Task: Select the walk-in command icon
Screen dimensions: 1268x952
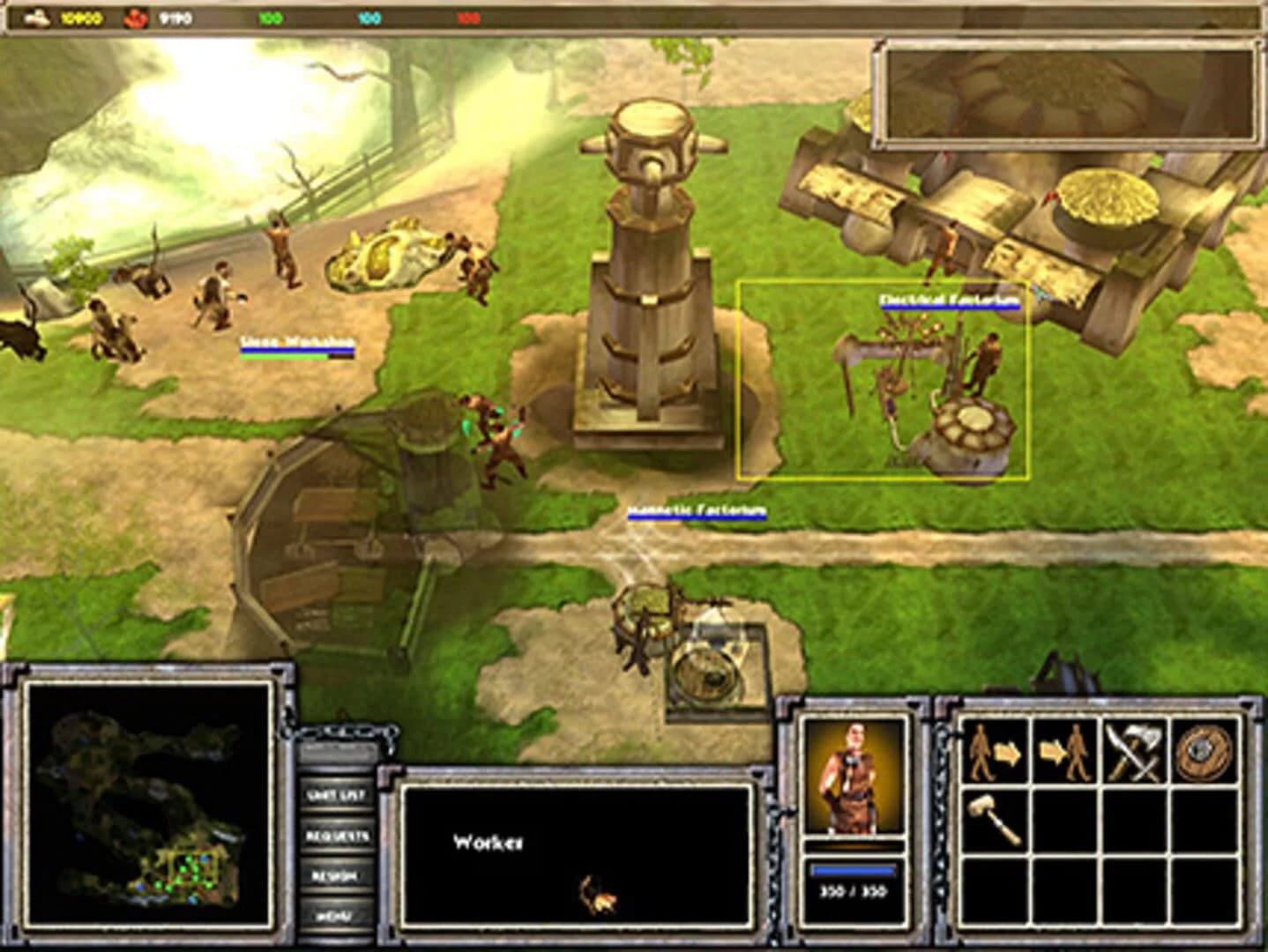Action: [1065, 751]
